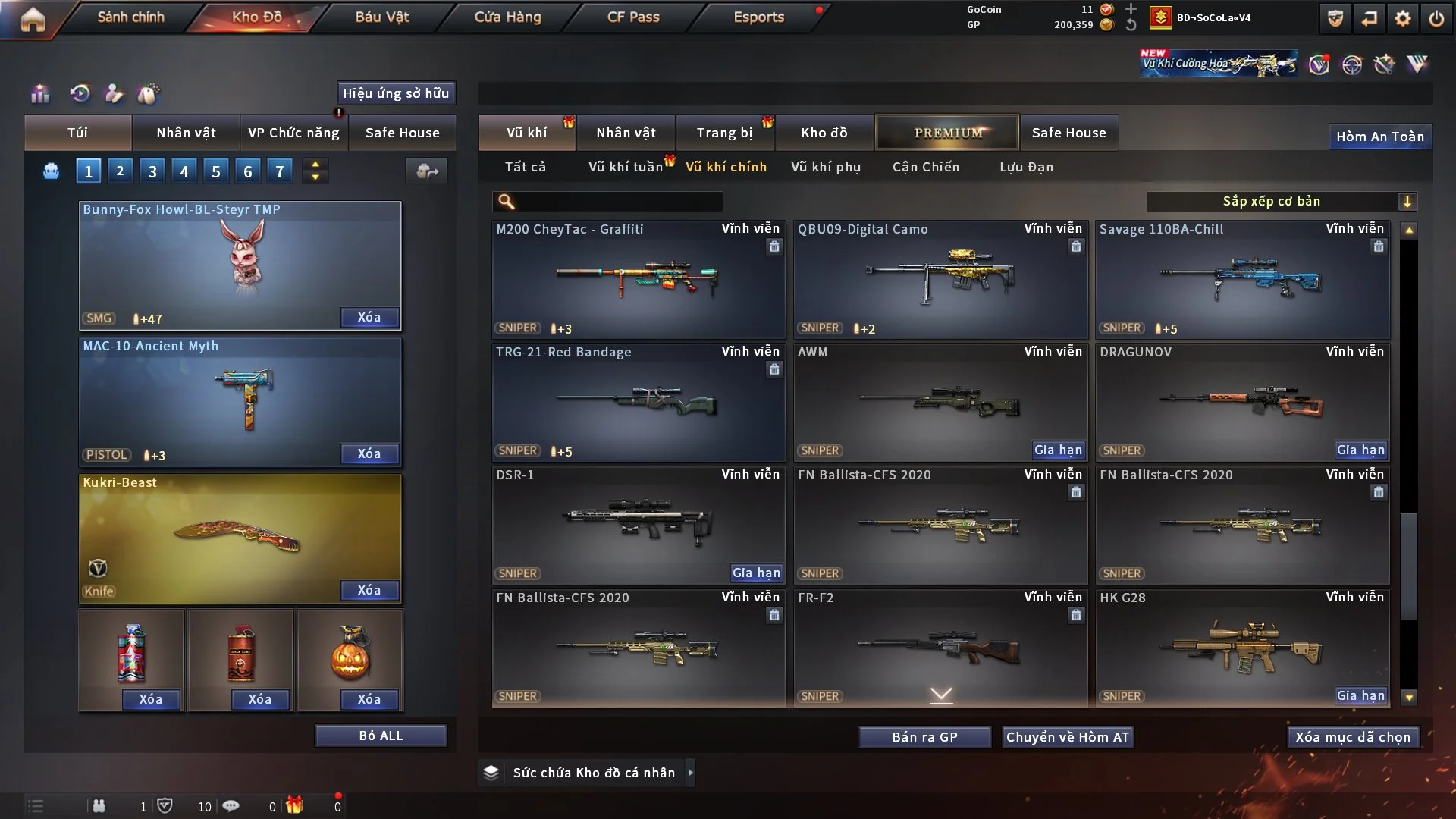The height and width of the screenshot is (819, 1456).
Task: Open the Báu Vật menu at the top
Action: point(383,17)
